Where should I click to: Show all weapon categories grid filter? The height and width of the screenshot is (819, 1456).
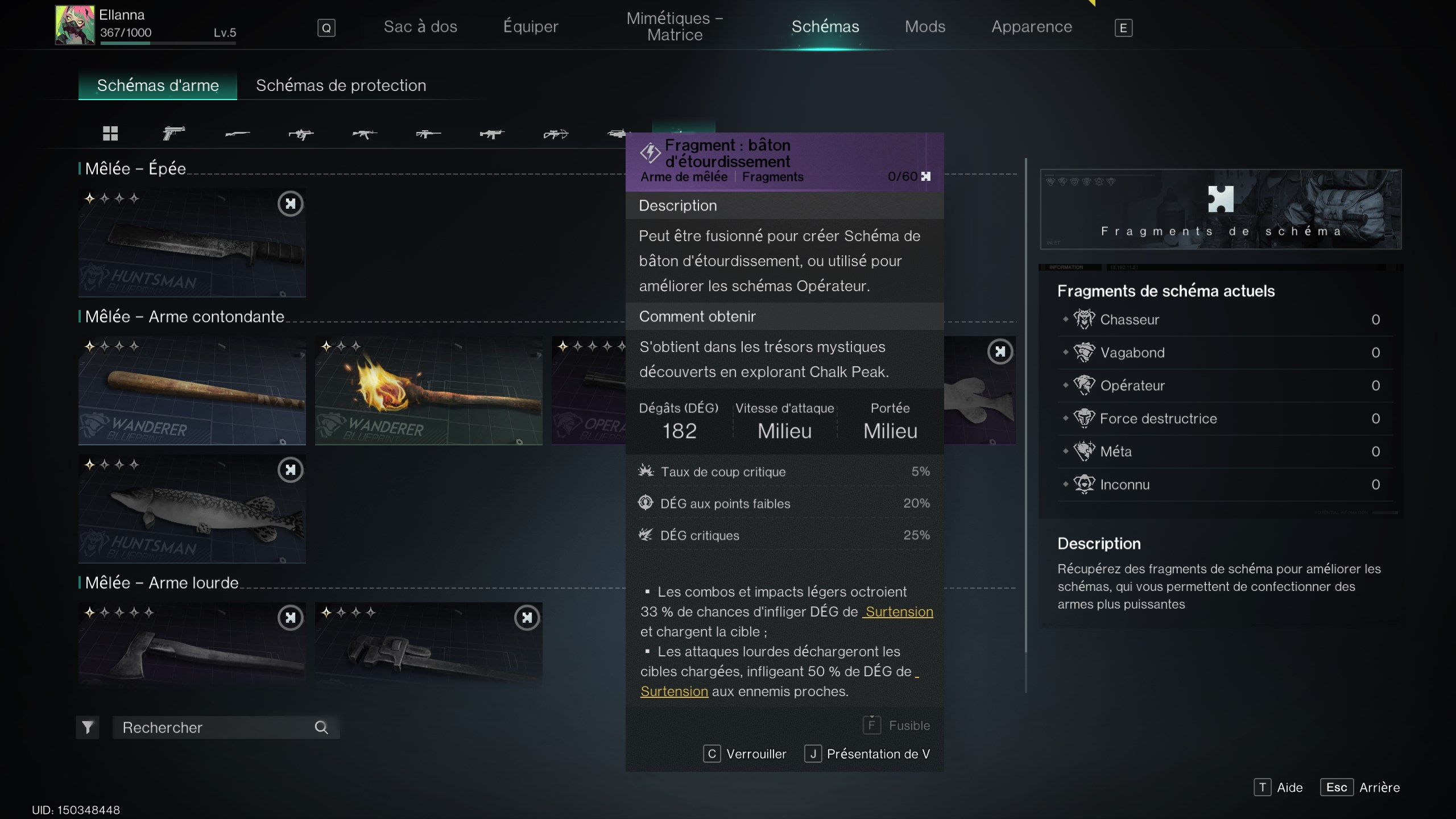tap(110, 134)
